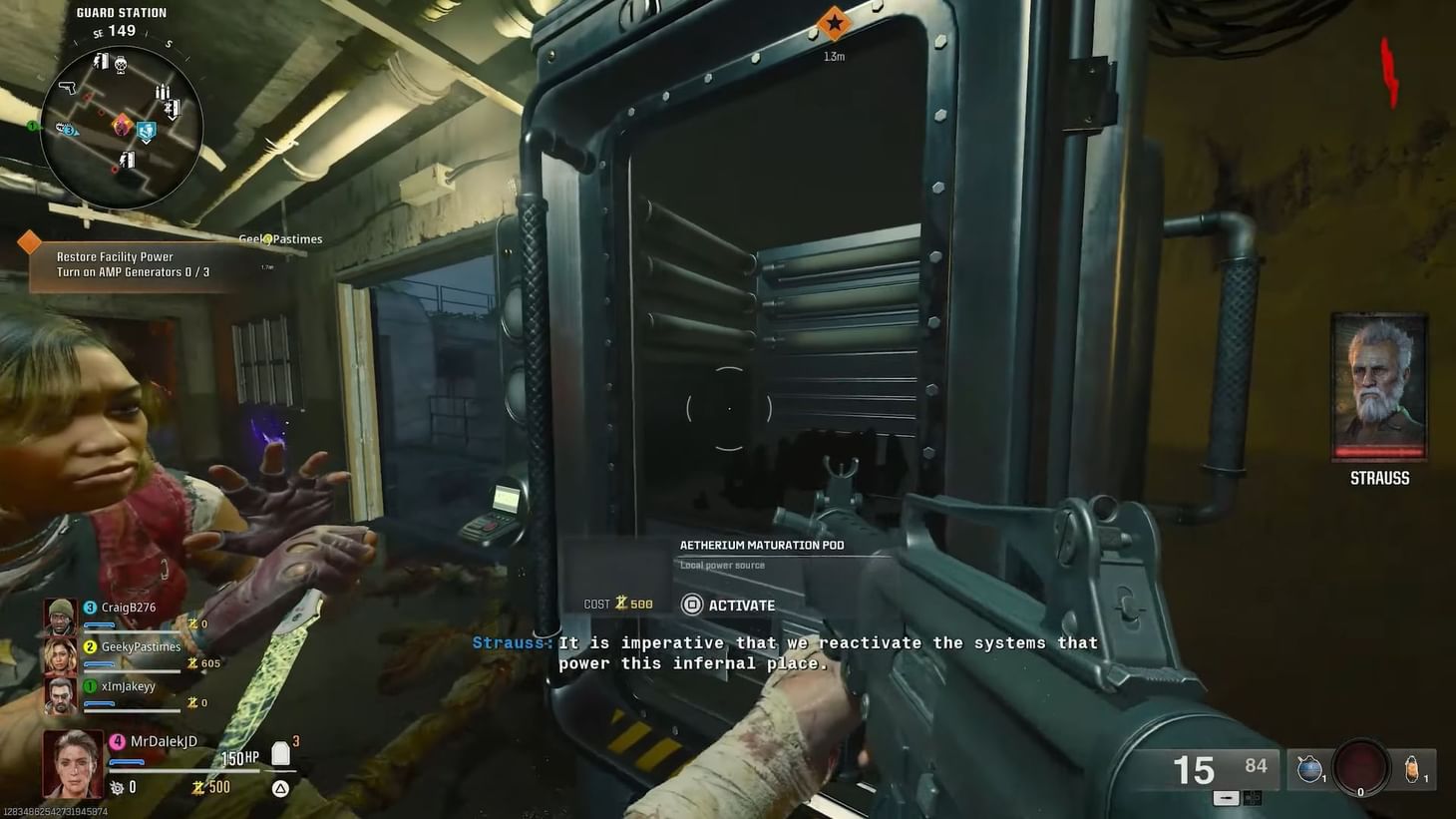Screen dimensions: 1456x819
Task: Select the blue tactical grenade icon bottom right
Action: [x=1309, y=770]
